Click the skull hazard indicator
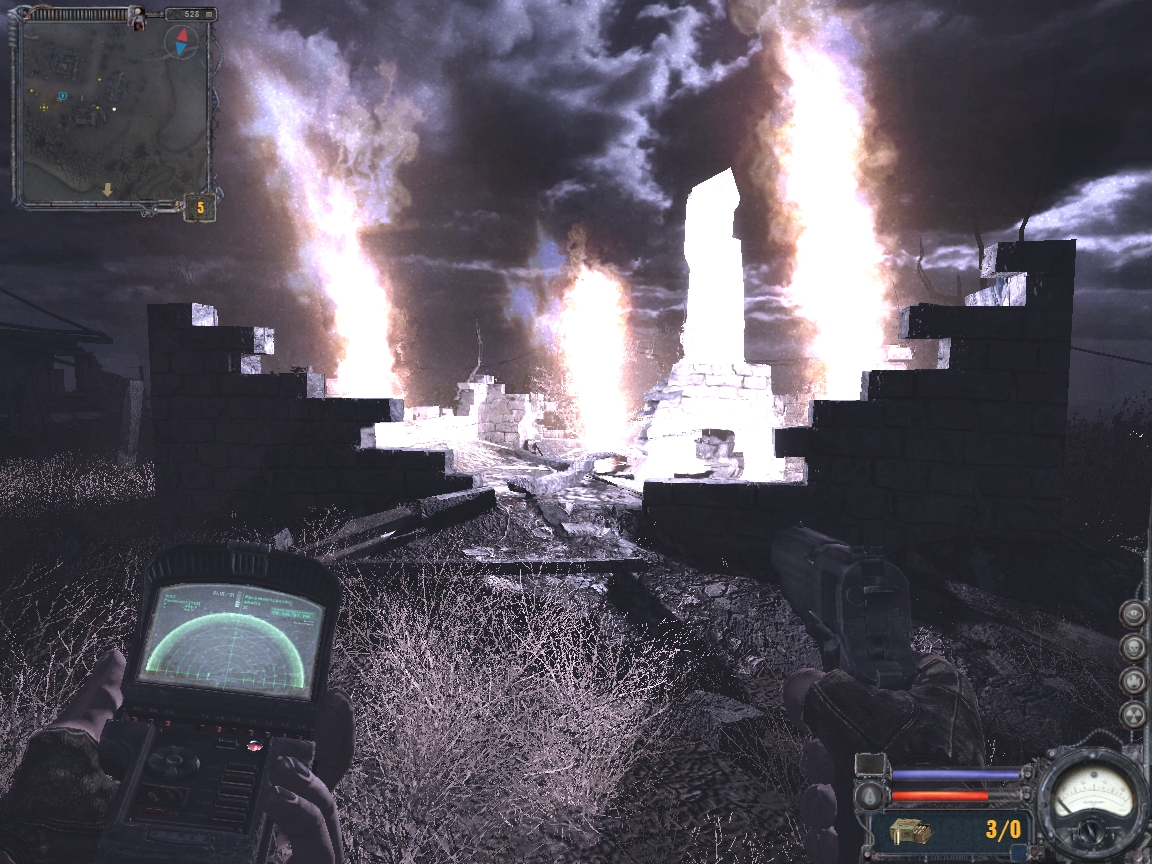1152x864 pixels. tap(1131, 646)
